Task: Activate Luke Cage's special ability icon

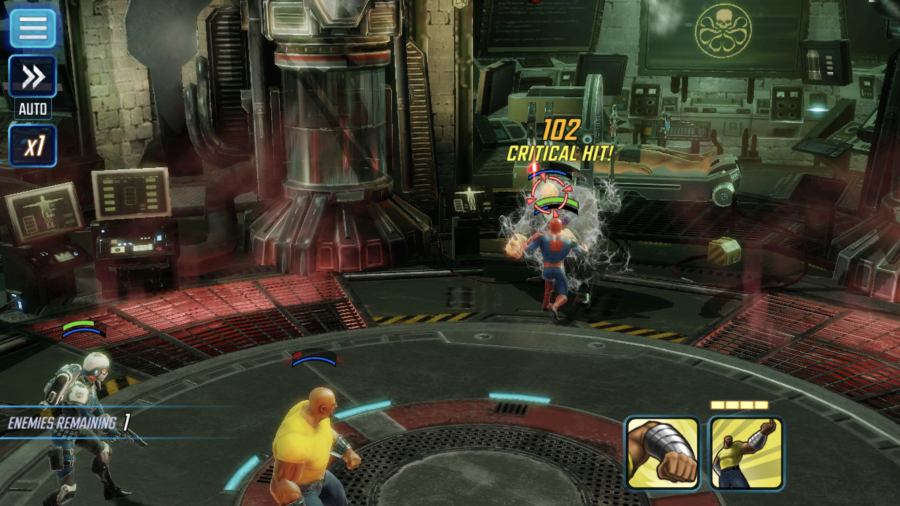Action: [x=746, y=453]
